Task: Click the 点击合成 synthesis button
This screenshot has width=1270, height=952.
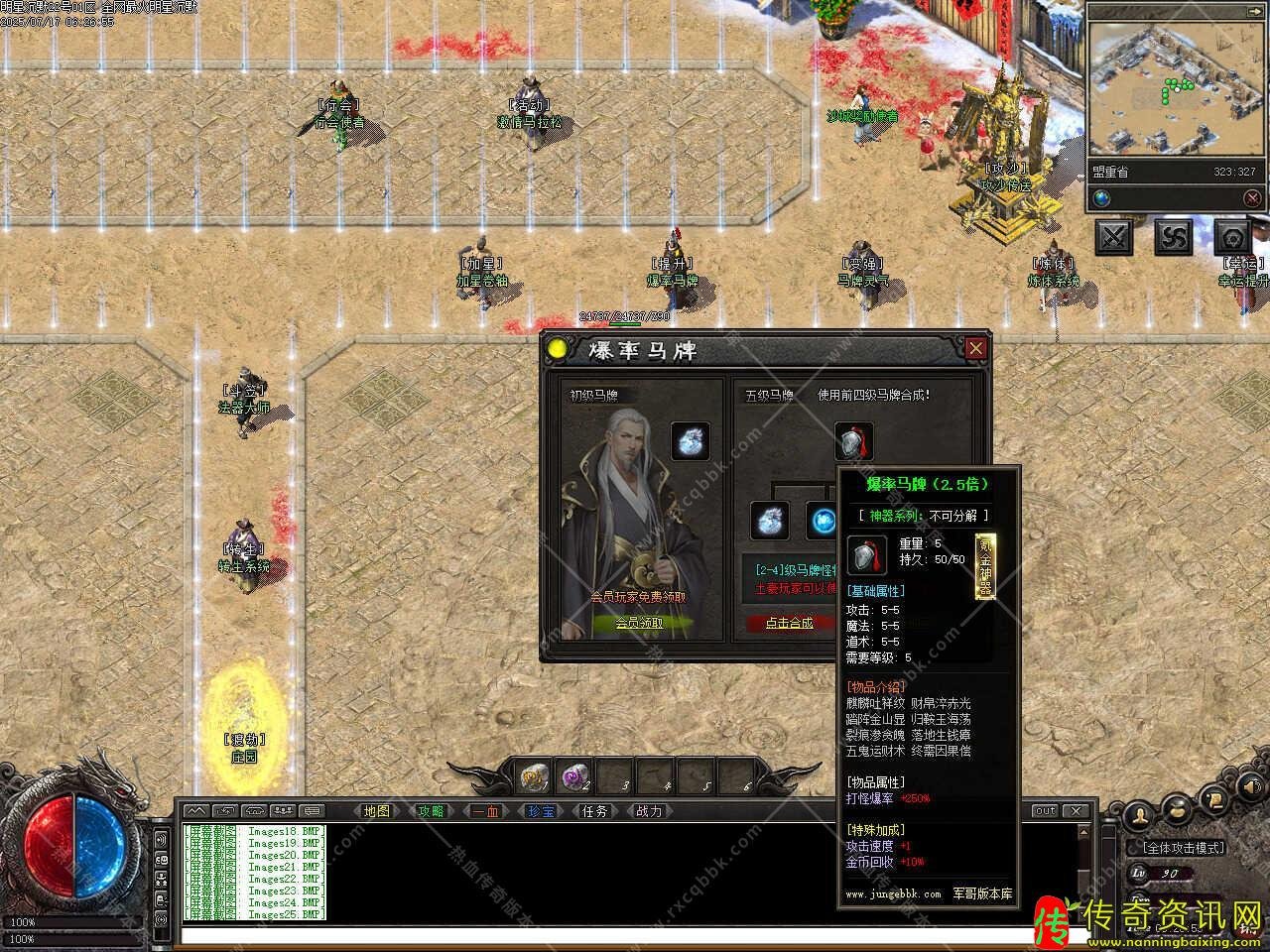Action: [x=790, y=623]
